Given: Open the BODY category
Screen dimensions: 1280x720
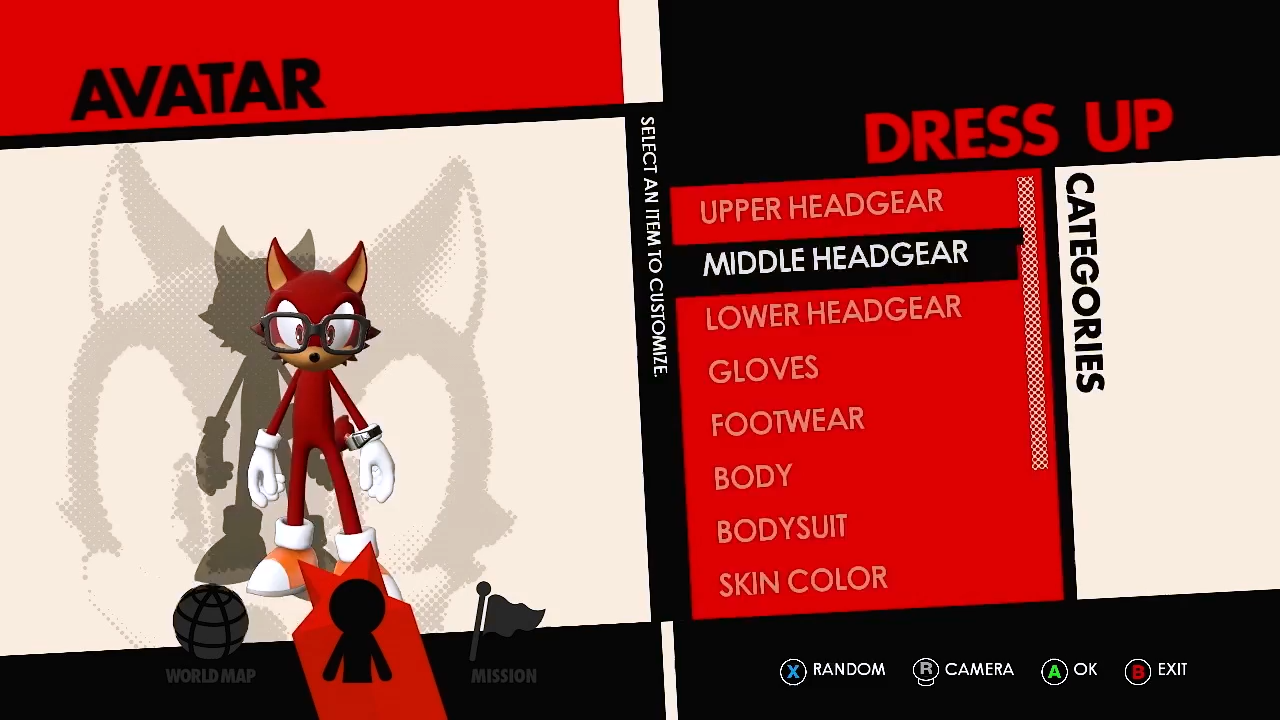Looking at the screenshot, I should pyautogui.click(x=753, y=476).
